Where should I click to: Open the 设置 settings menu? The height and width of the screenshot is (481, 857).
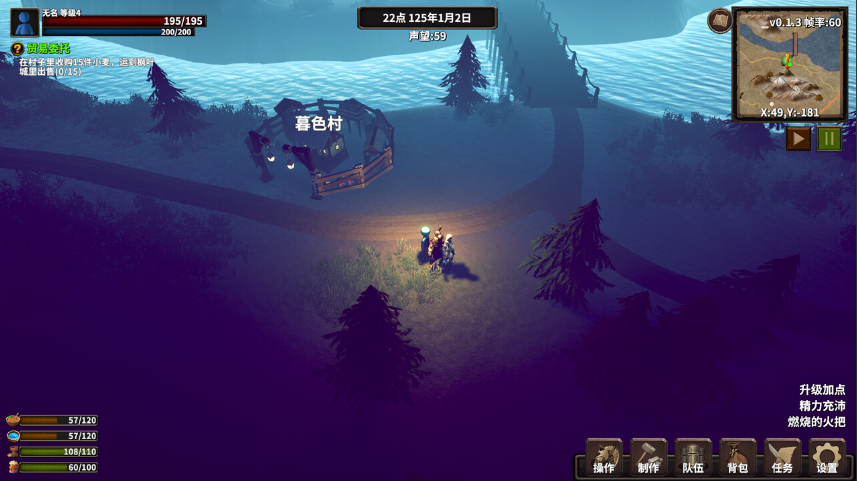(x=827, y=458)
